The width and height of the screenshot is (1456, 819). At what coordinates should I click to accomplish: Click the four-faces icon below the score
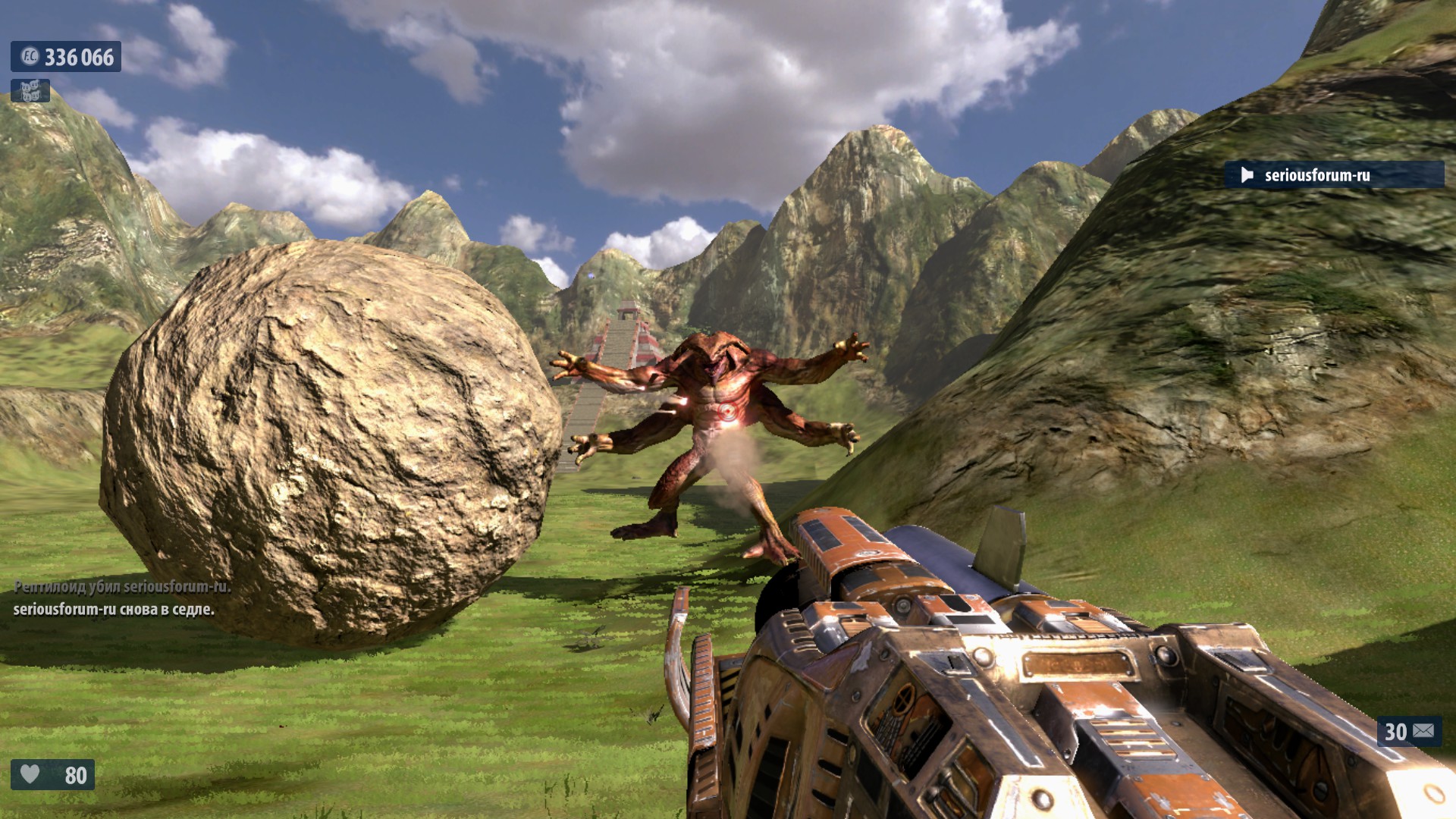(30, 92)
